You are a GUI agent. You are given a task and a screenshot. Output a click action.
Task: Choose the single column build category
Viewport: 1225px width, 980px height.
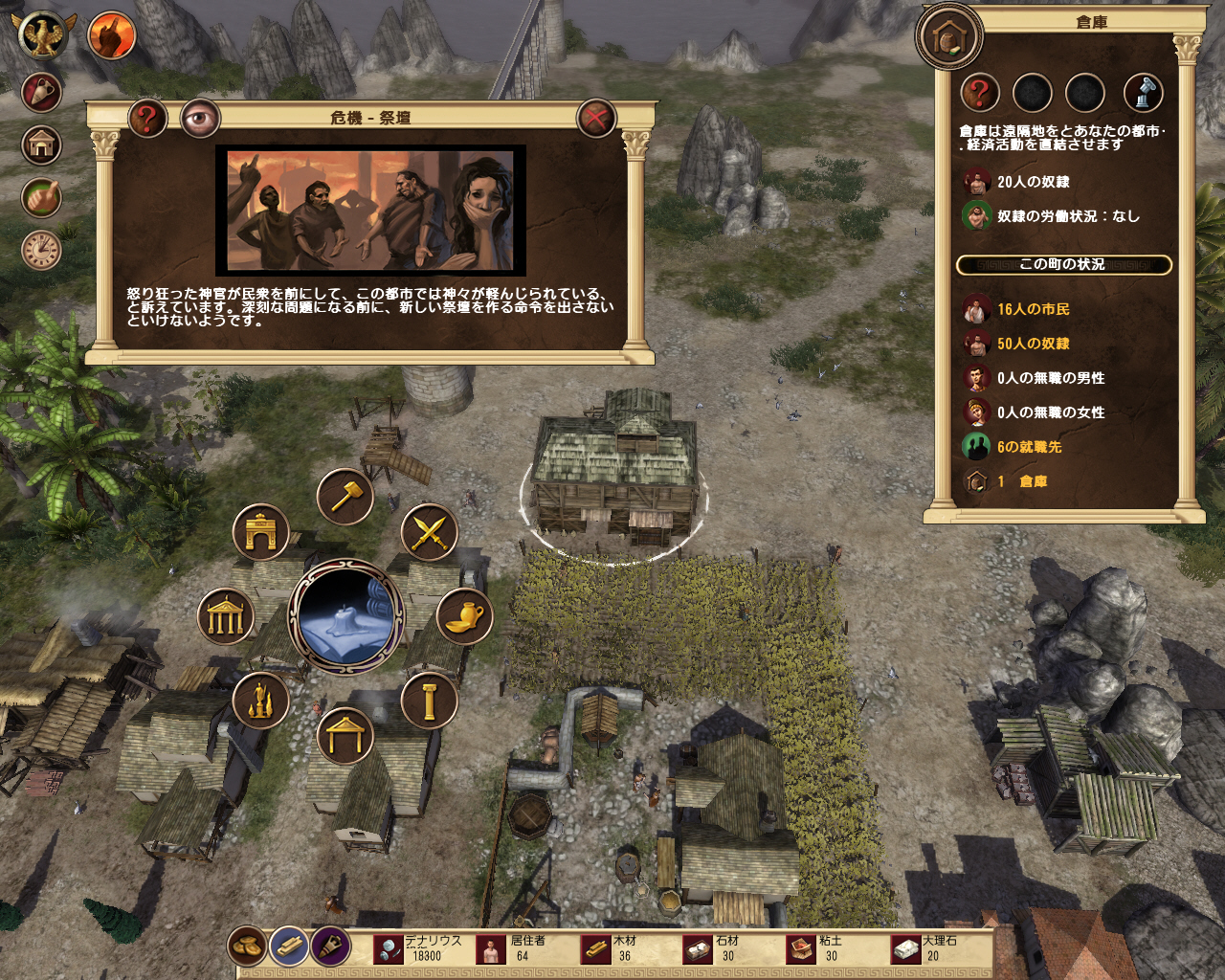point(429,702)
